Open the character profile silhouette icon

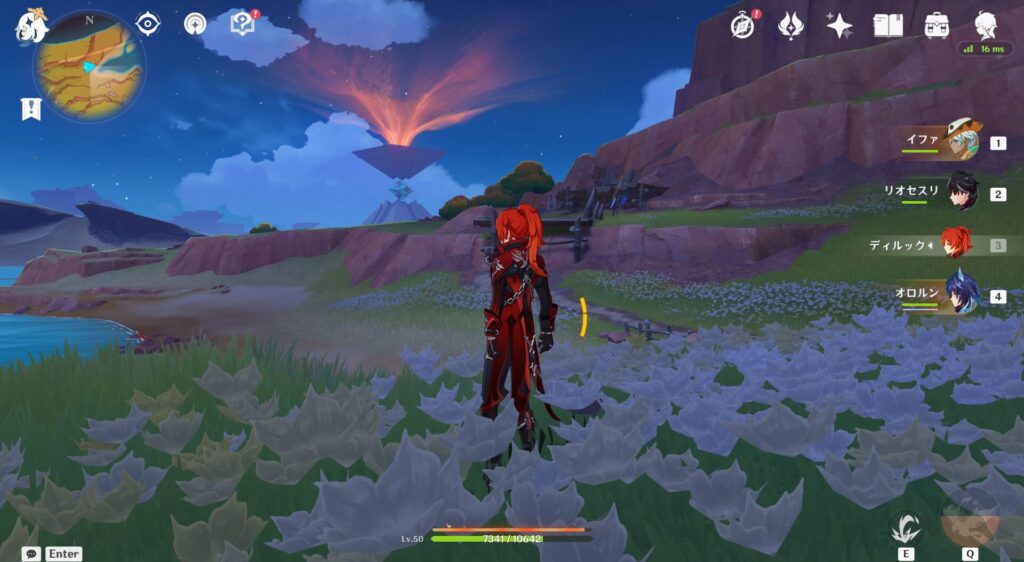986,25
